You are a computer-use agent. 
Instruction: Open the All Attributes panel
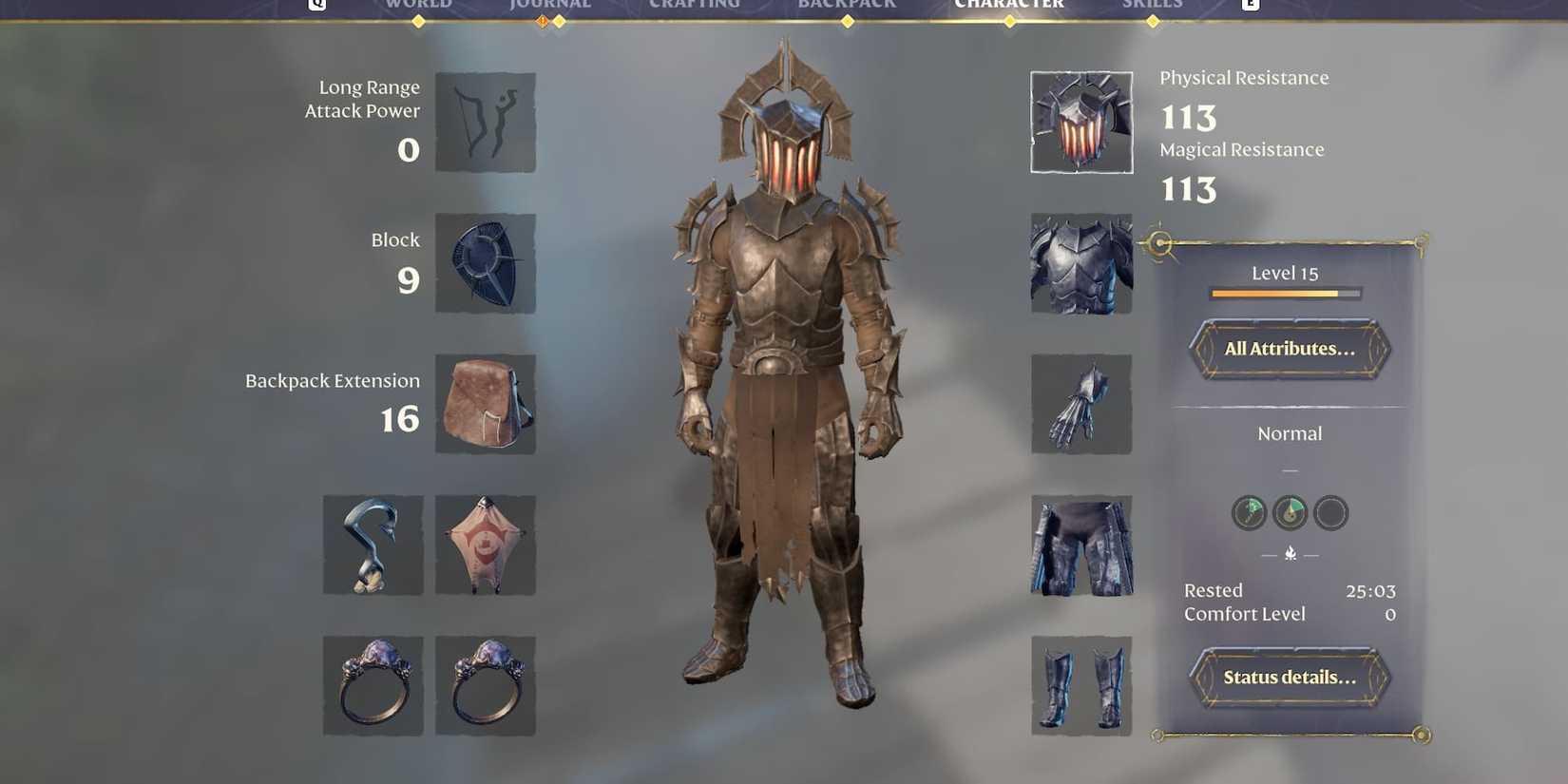tap(1289, 349)
